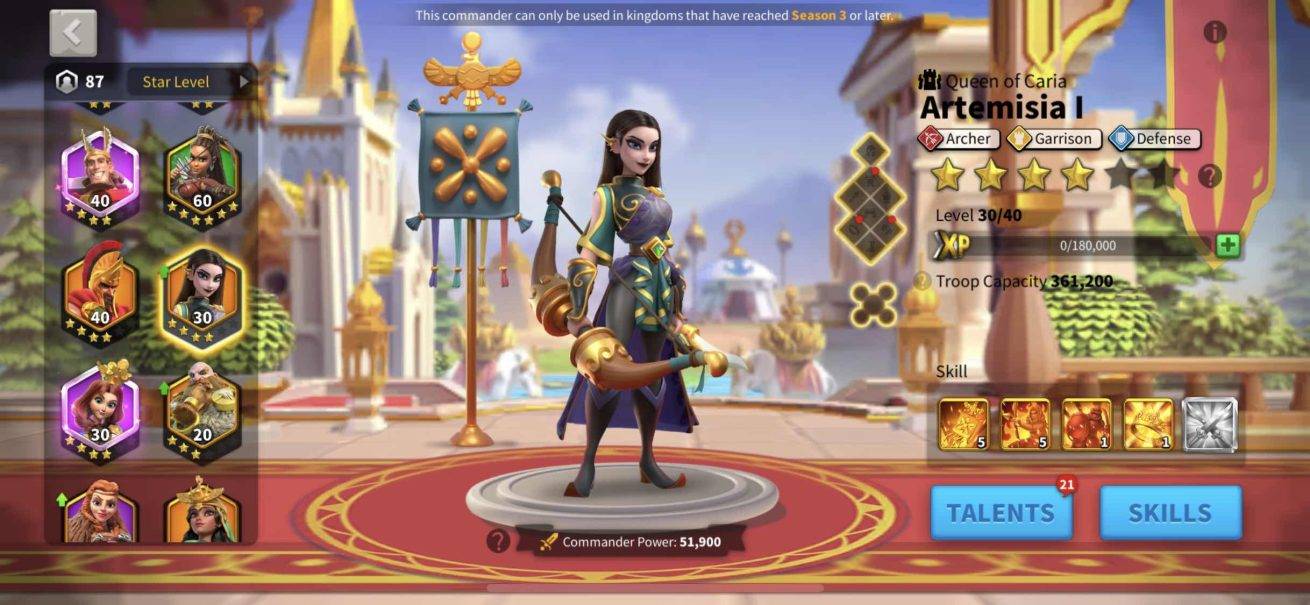
Task: Show the commander info icon
Action: (1215, 32)
